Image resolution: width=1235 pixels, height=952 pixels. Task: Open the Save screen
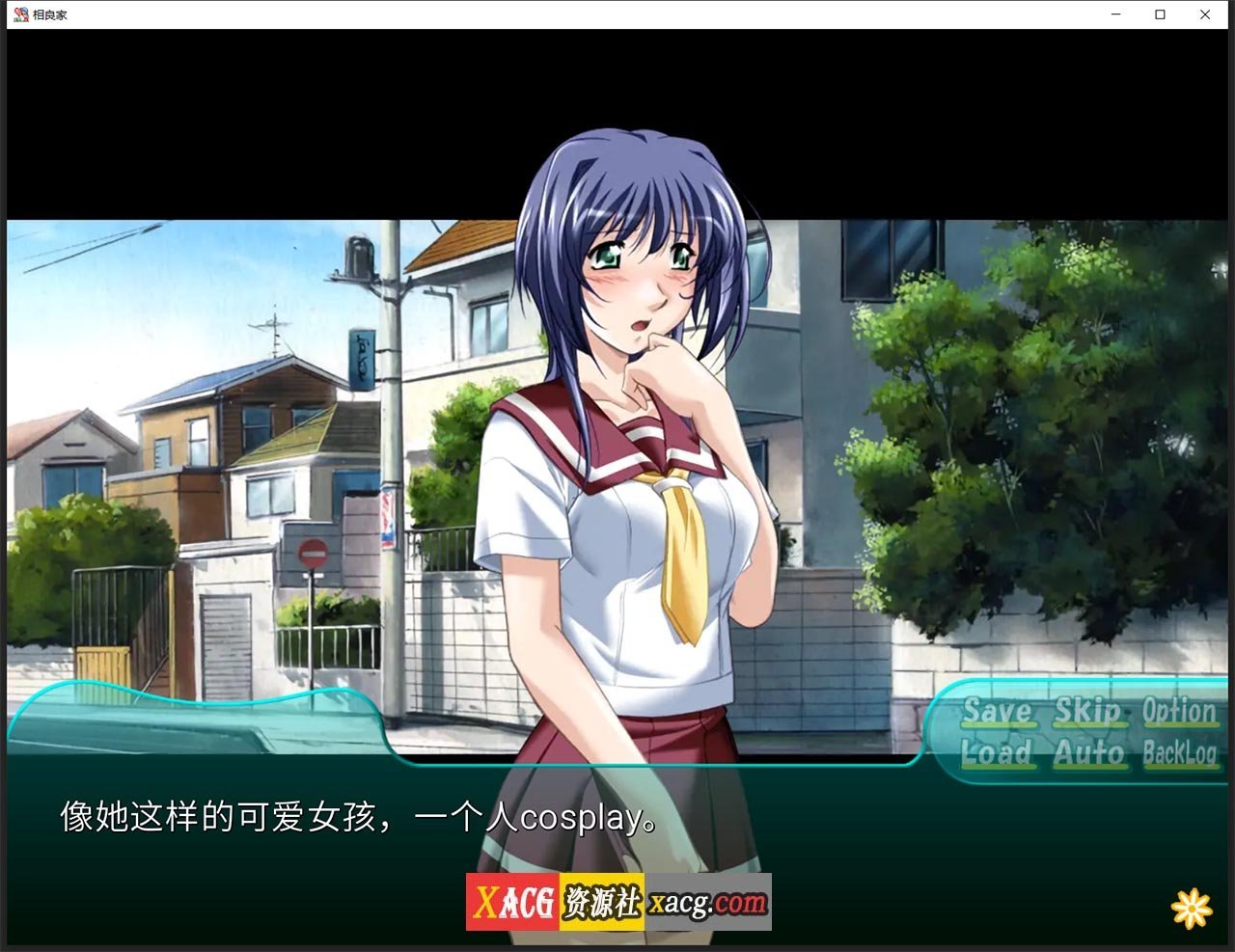click(x=999, y=713)
